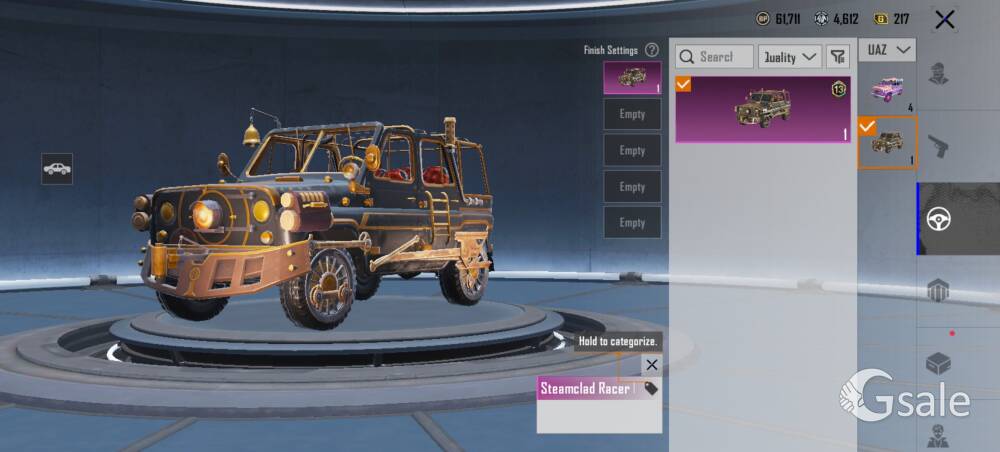Select the large Steamclad Racer skin card

[763, 109]
